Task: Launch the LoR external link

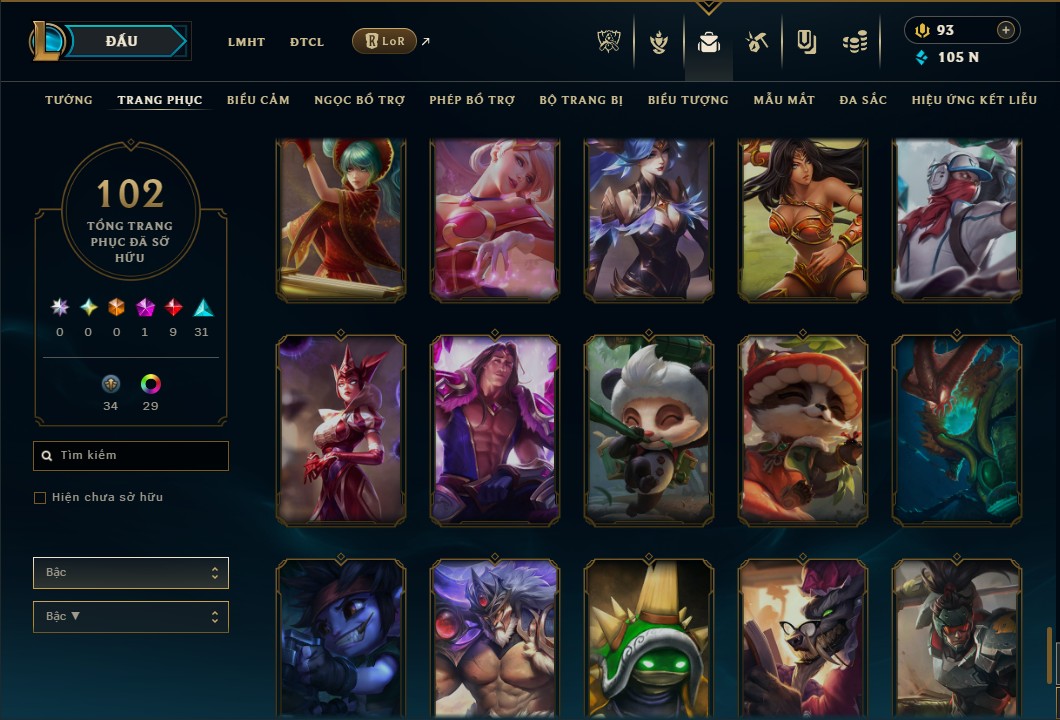Action: [x=385, y=42]
